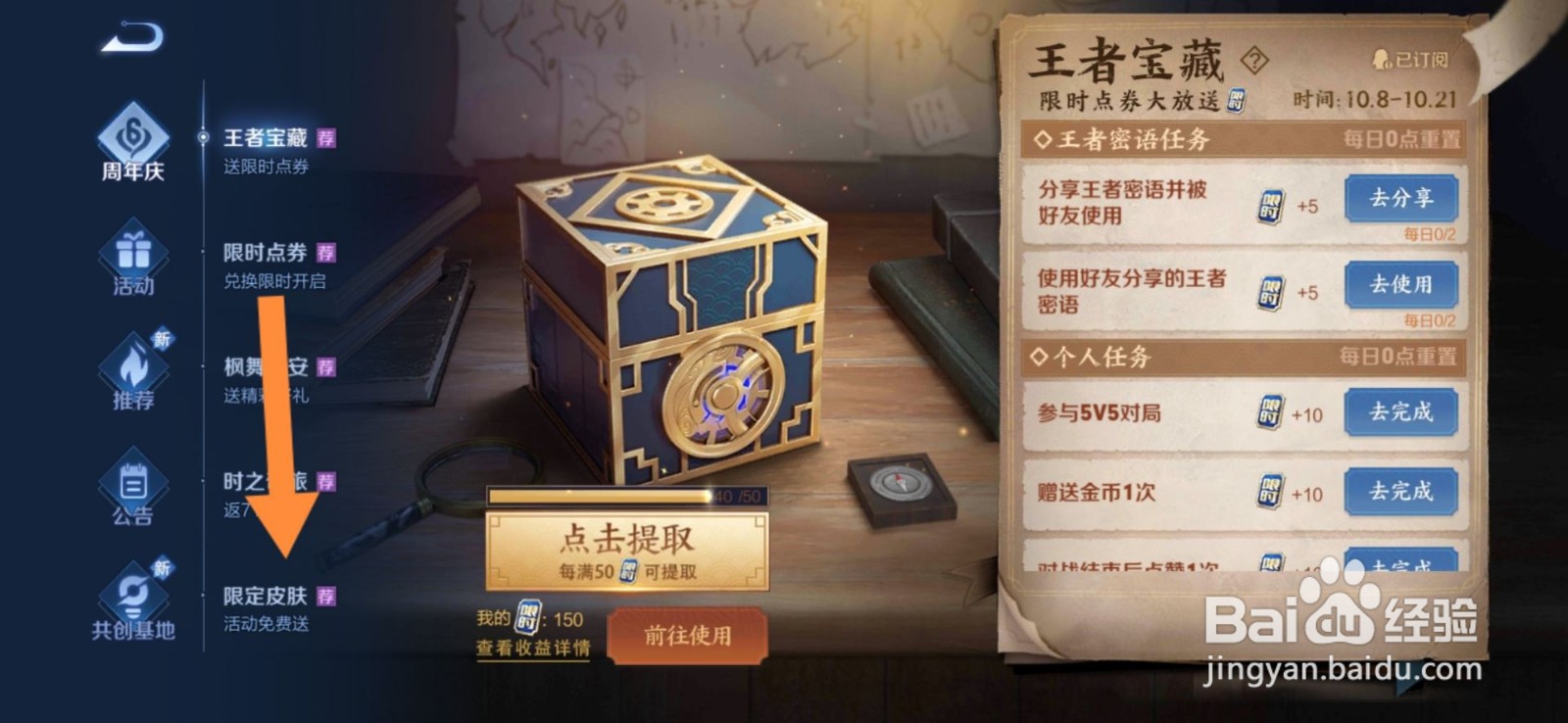The height and width of the screenshot is (723, 1568).
Task: Select the 王者宝藏 entry in the event list
Action: click(x=265, y=137)
